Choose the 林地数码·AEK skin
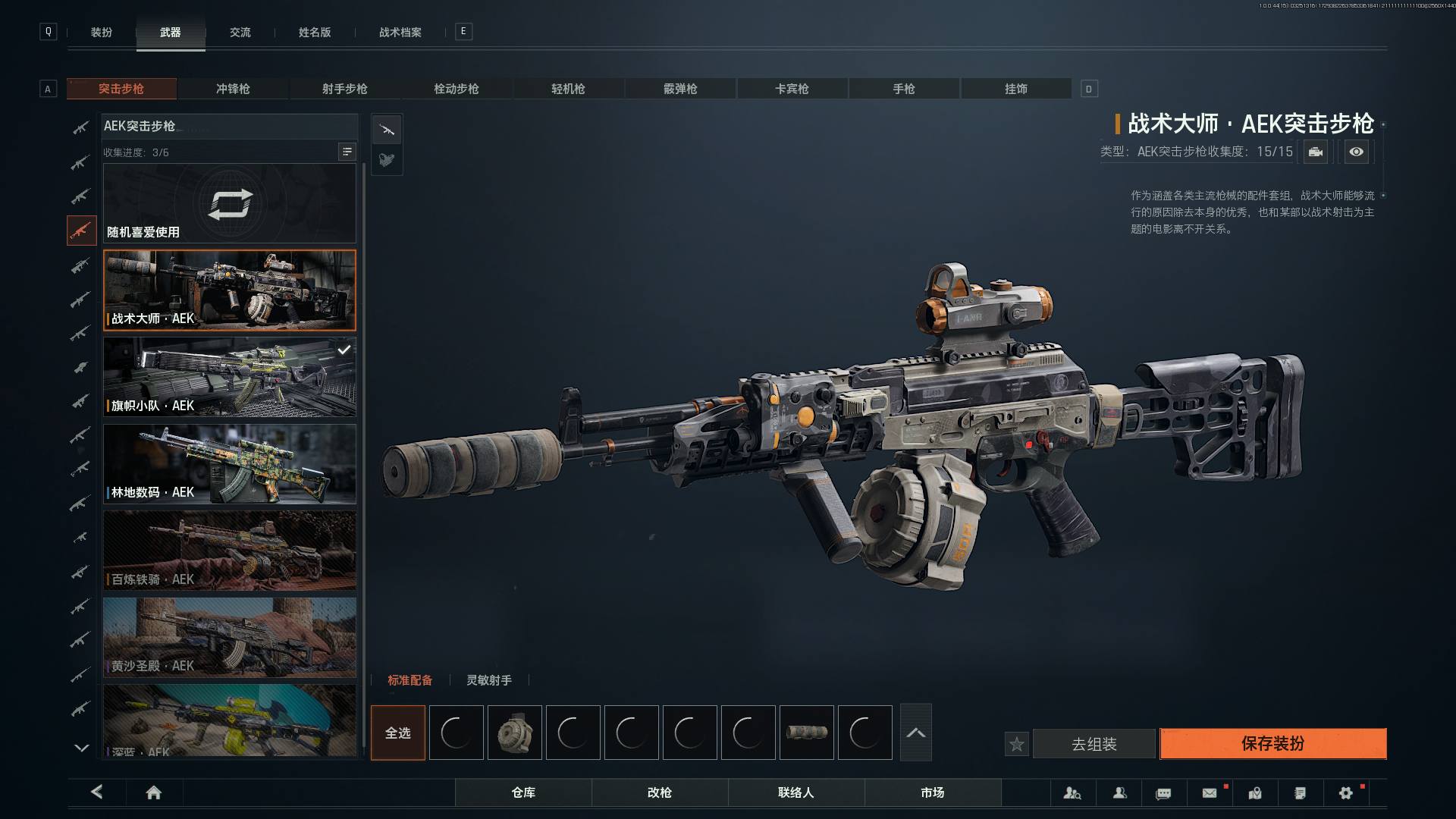This screenshot has width=1456, height=819. coord(229,463)
